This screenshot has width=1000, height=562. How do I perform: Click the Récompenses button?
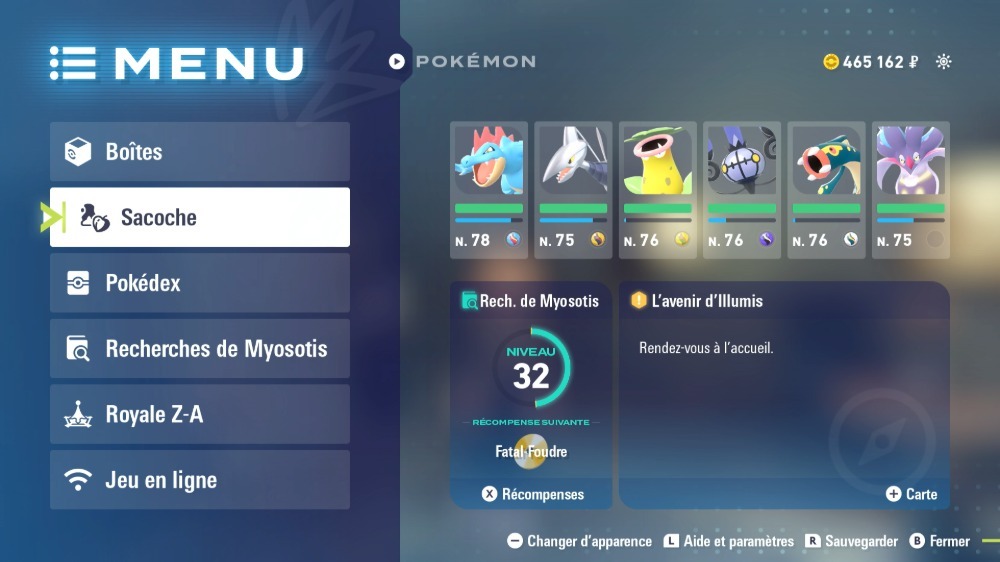coord(533,494)
